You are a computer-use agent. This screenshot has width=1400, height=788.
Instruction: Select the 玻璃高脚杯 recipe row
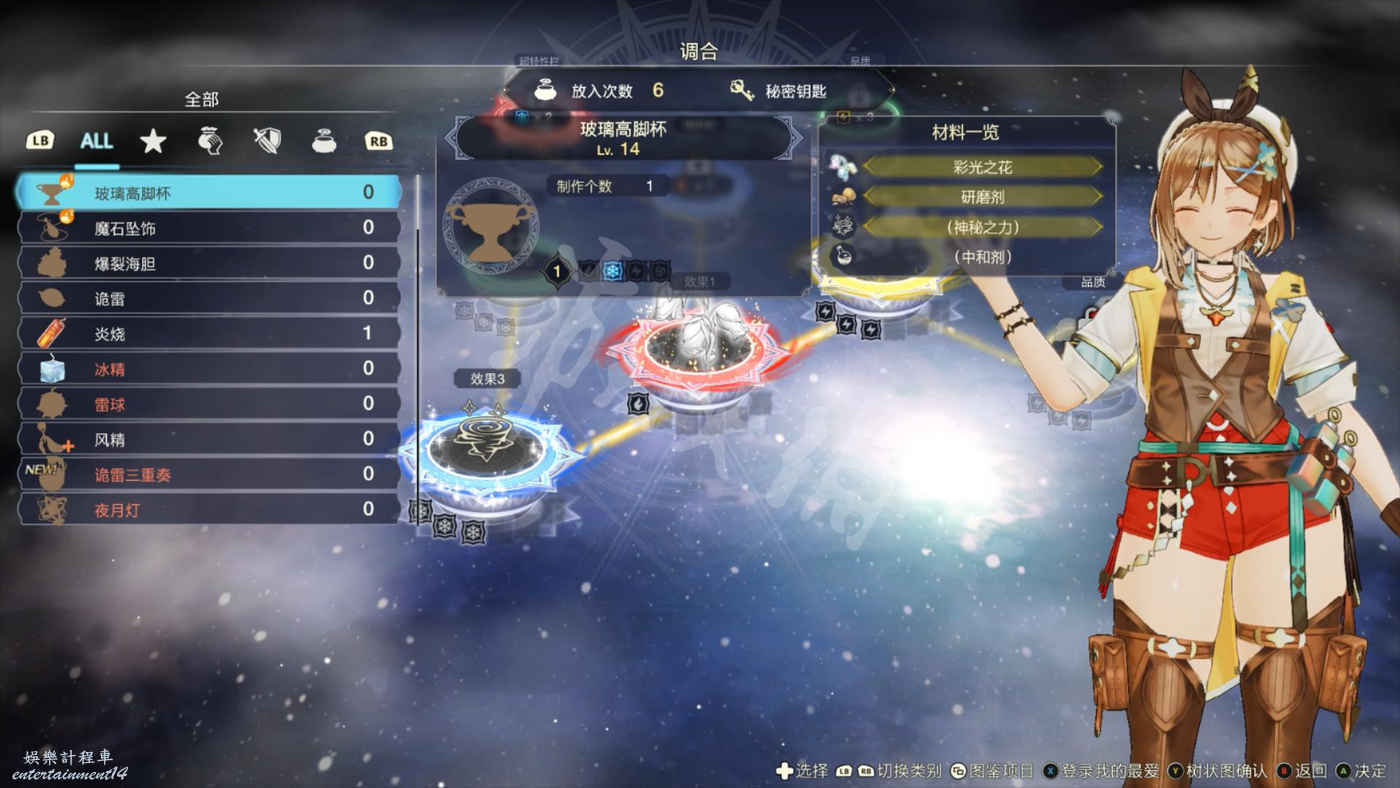pyautogui.click(x=210, y=193)
